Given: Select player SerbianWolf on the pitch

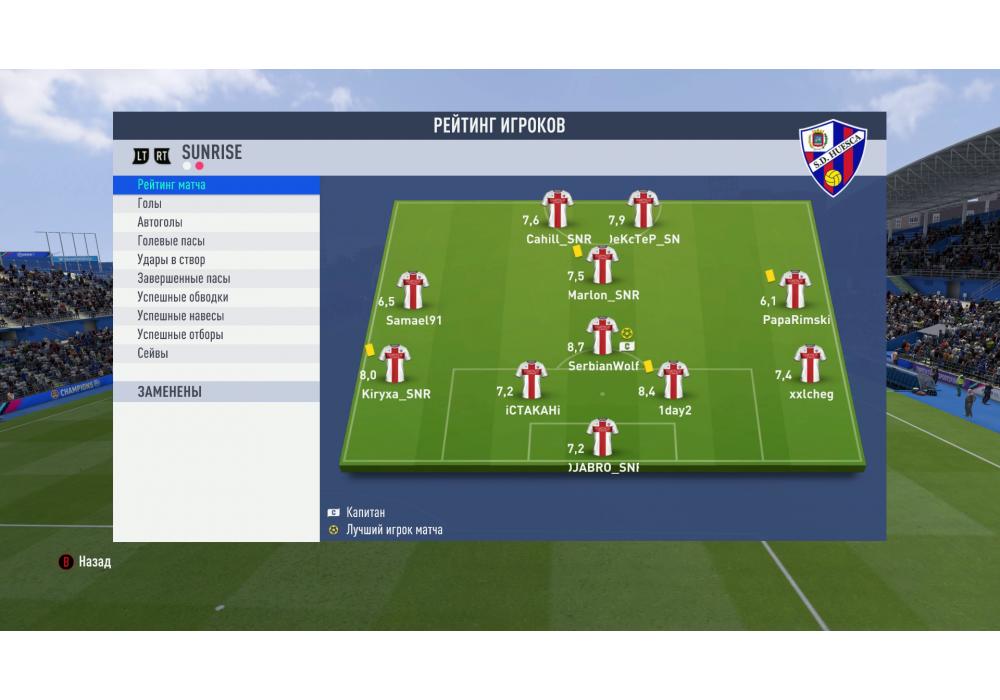Looking at the screenshot, I should coord(602,337).
